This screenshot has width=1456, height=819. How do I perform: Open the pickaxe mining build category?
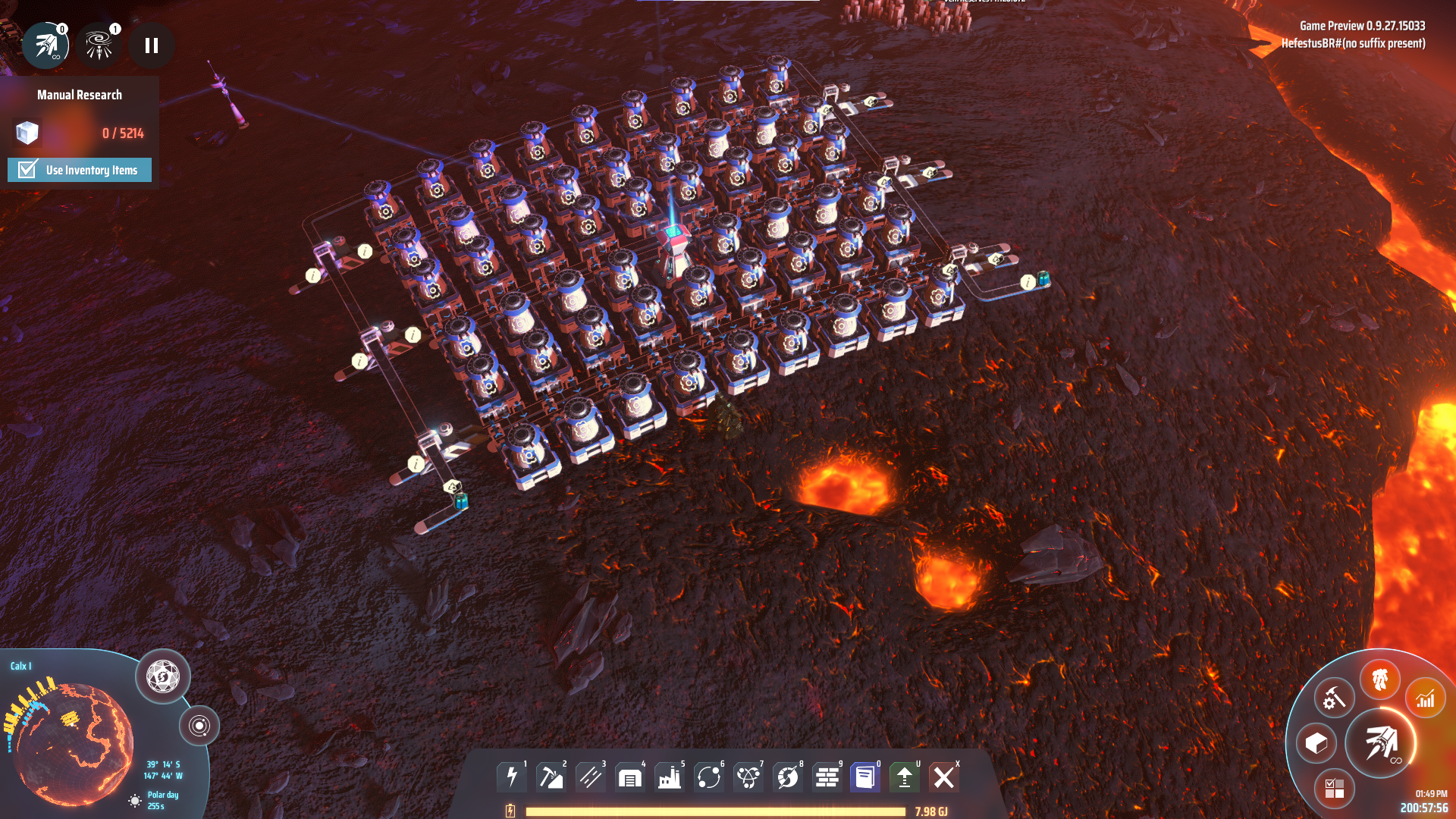point(551,777)
